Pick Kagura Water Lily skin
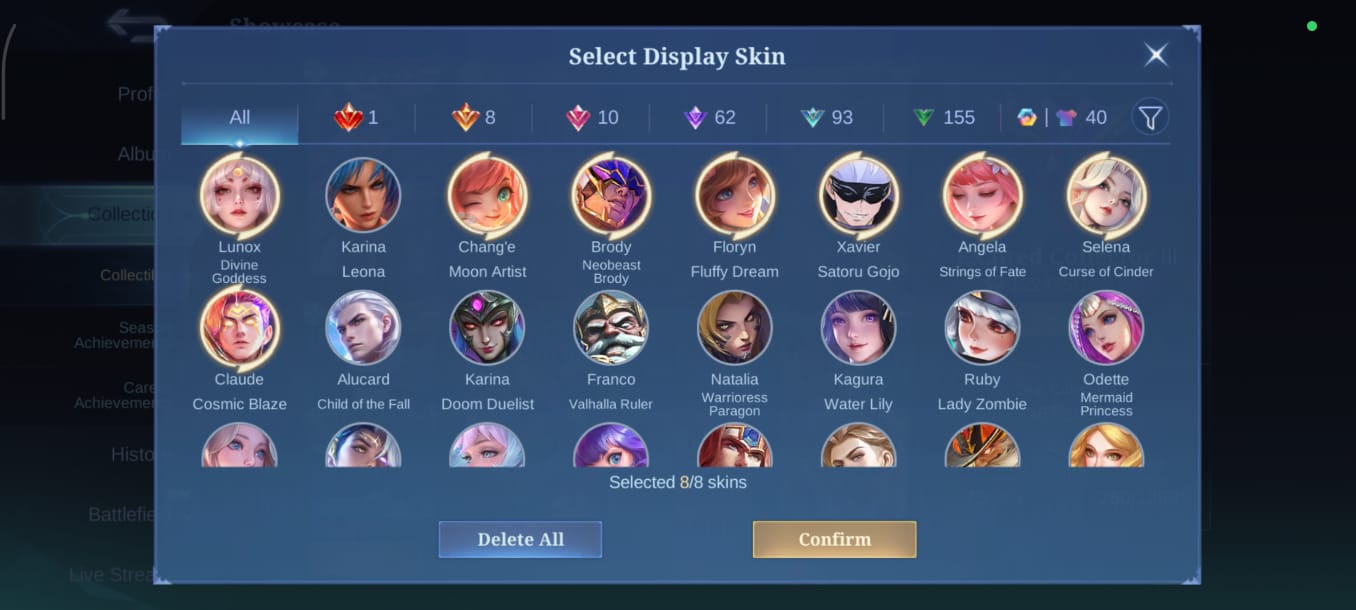This screenshot has width=1356, height=610. [858, 328]
